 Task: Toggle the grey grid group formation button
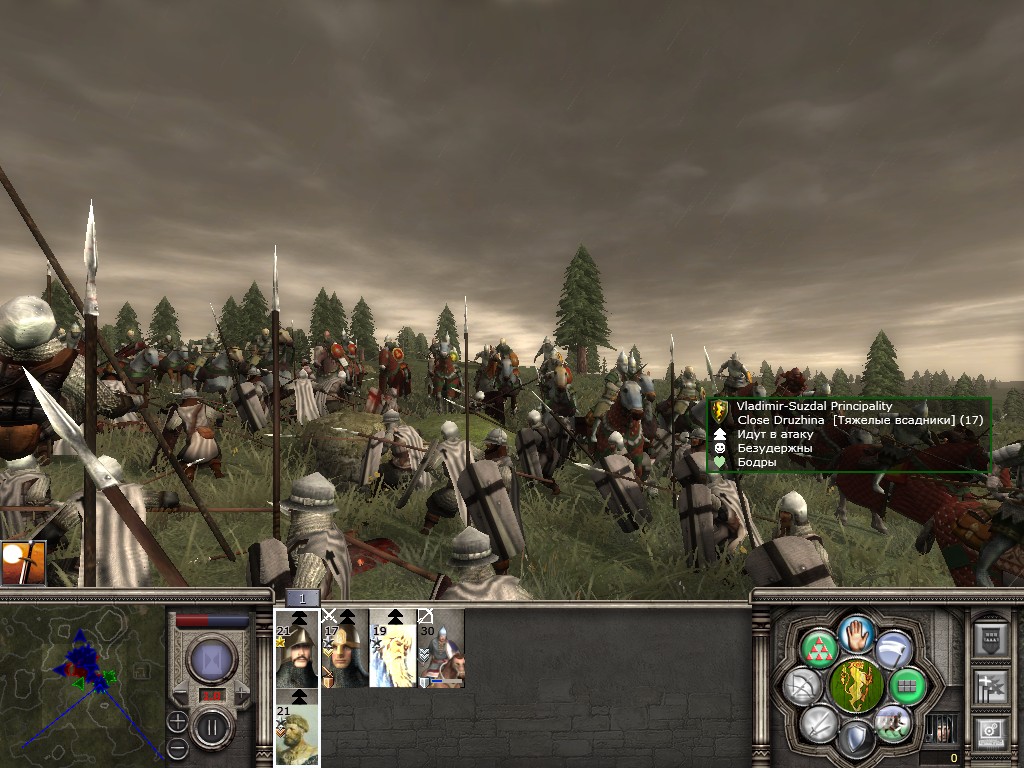pyautogui.click(x=908, y=686)
